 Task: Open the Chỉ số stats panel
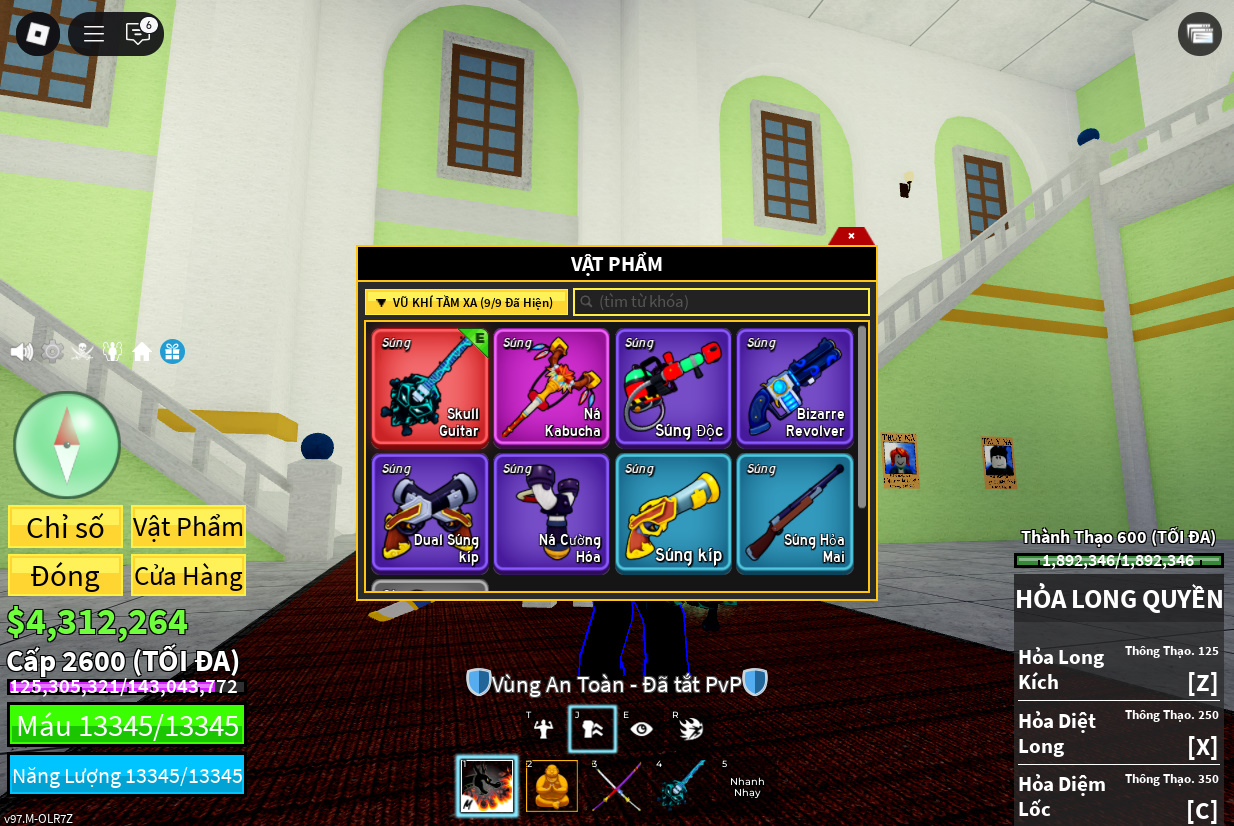(x=65, y=527)
